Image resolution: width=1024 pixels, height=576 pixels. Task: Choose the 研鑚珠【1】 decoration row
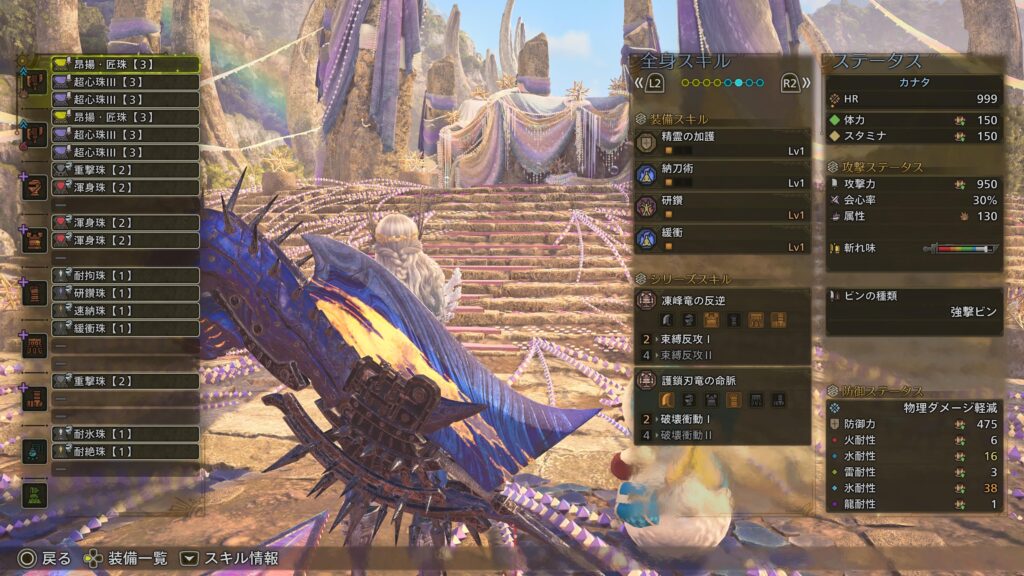[x=124, y=293]
